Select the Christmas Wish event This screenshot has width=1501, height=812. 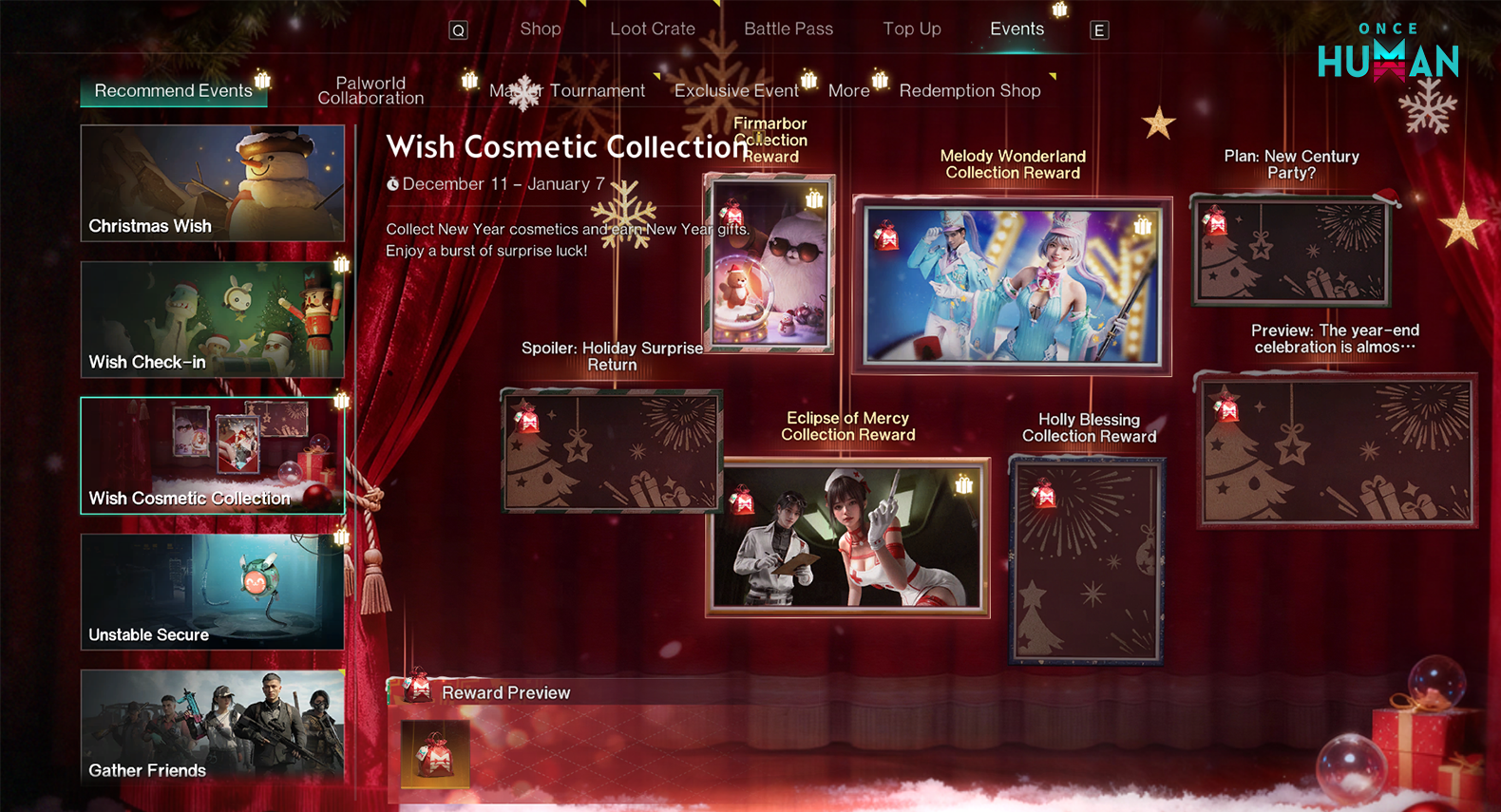tap(213, 183)
